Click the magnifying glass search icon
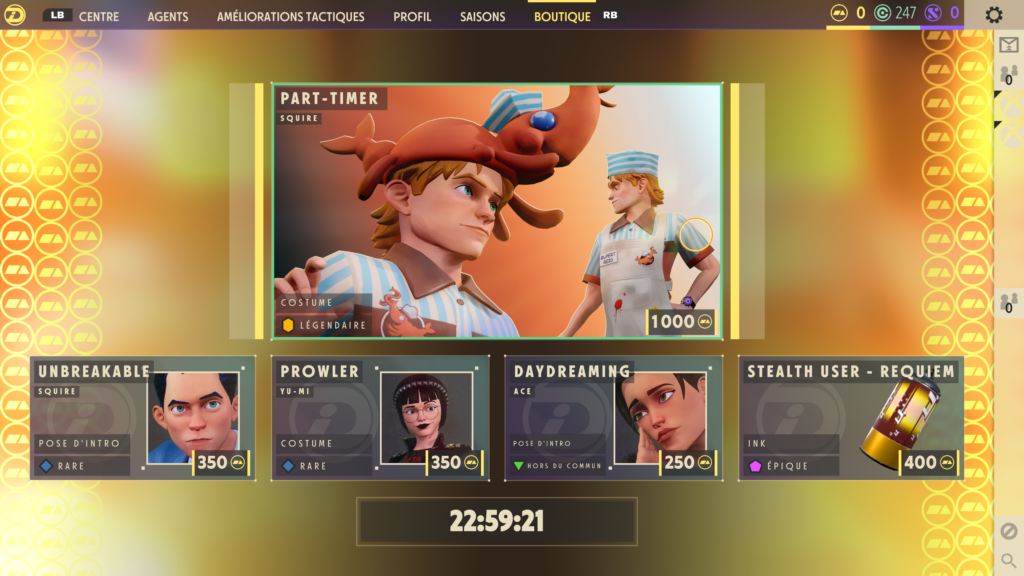The width and height of the screenshot is (1024, 576). 1008,561
